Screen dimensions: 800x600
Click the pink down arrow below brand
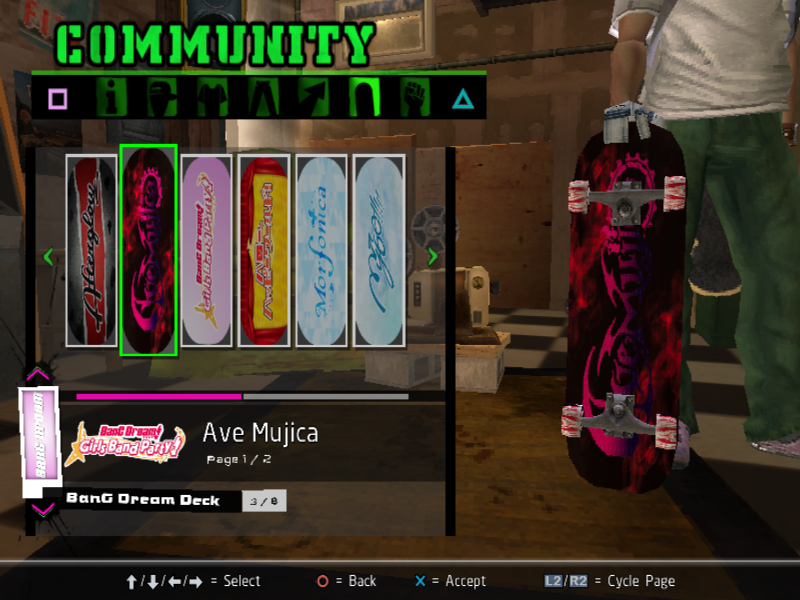click(42, 510)
